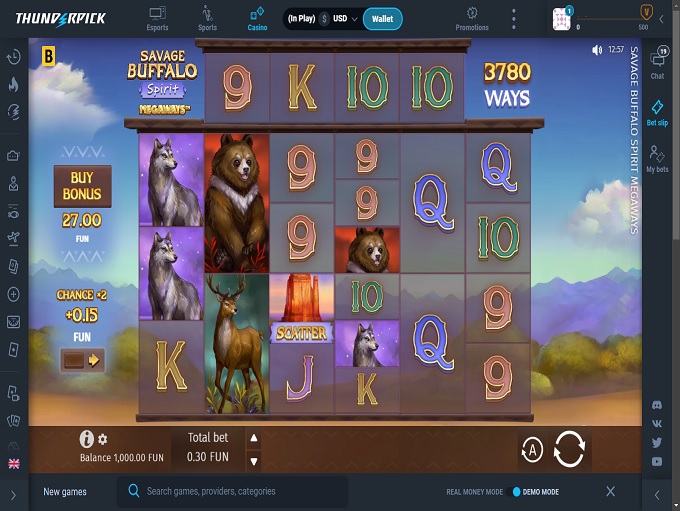Screen dimensions: 680x511
Task: Go to the Sports section
Action: point(207,18)
